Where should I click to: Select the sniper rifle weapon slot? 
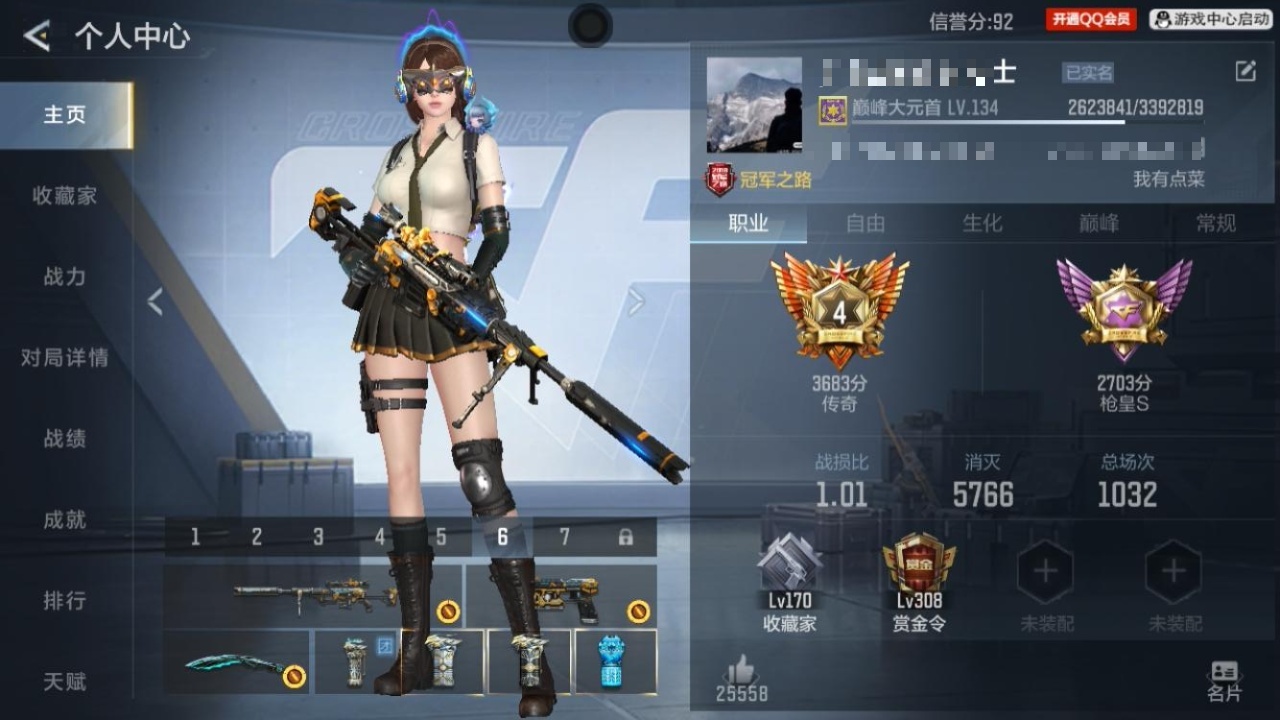coord(313,597)
